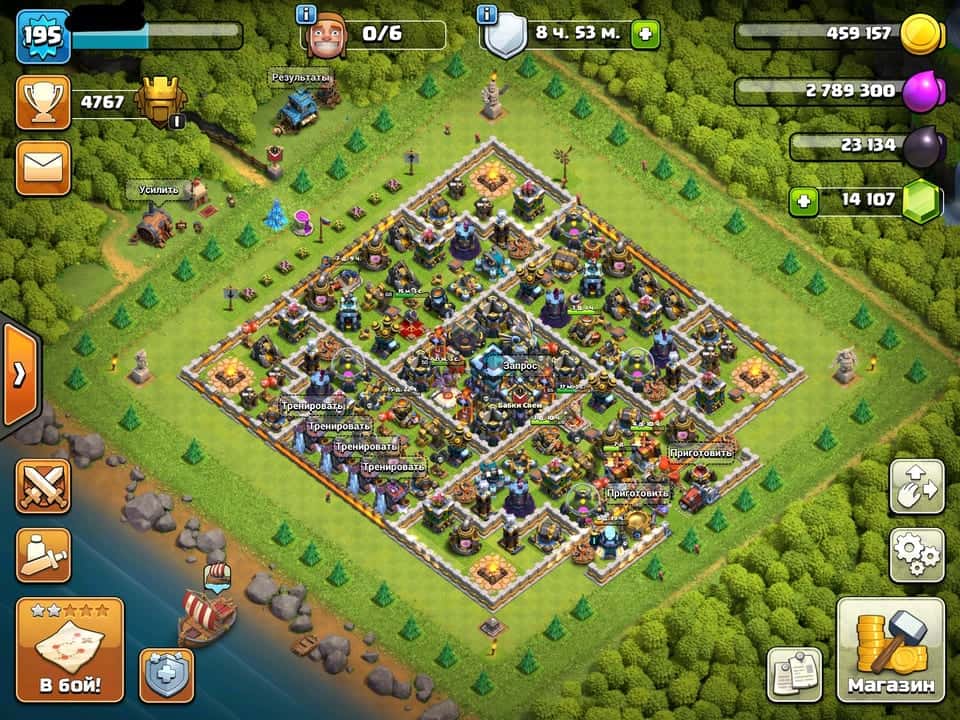Click the shield info icon

pyautogui.click(x=488, y=14)
